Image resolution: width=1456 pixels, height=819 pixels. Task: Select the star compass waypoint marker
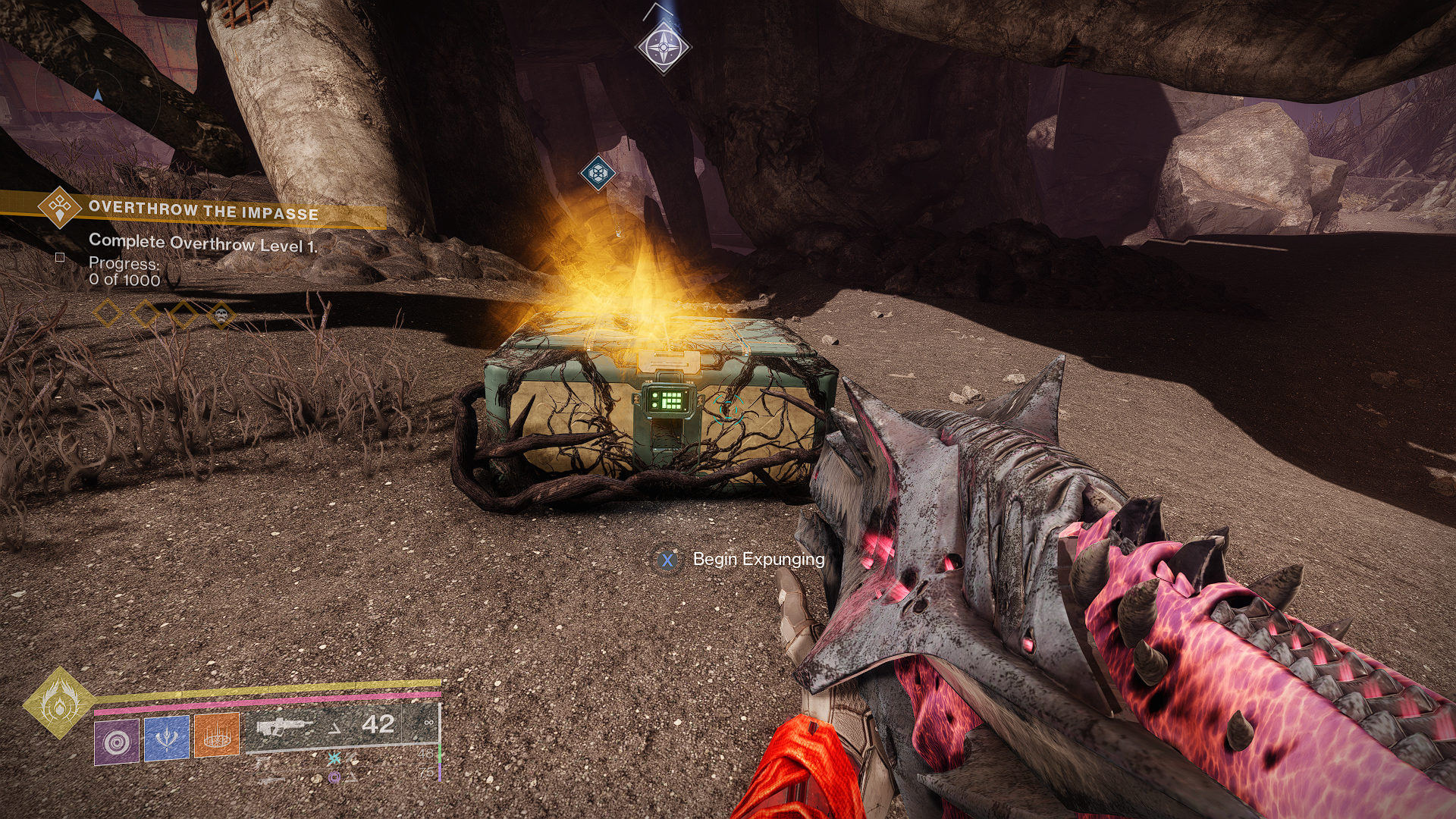664,49
